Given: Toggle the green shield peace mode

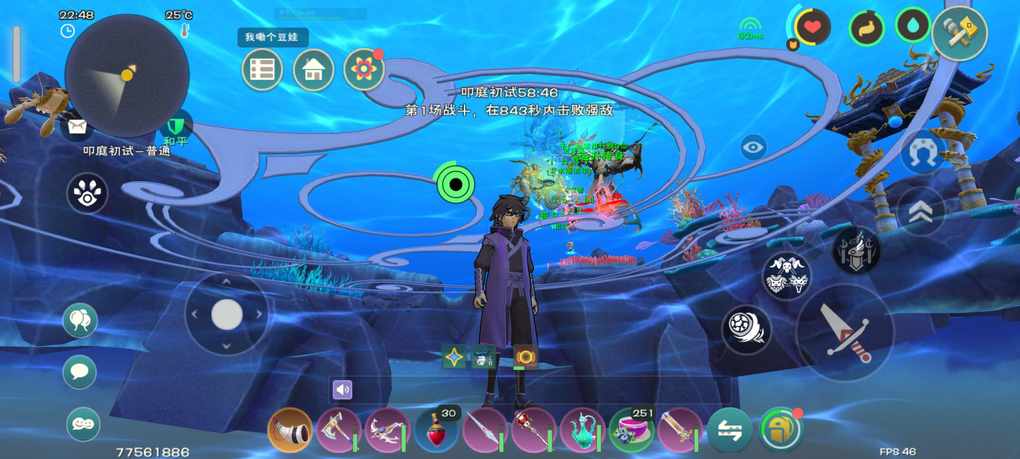Looking at the screenshot, I should pos(177,127).
